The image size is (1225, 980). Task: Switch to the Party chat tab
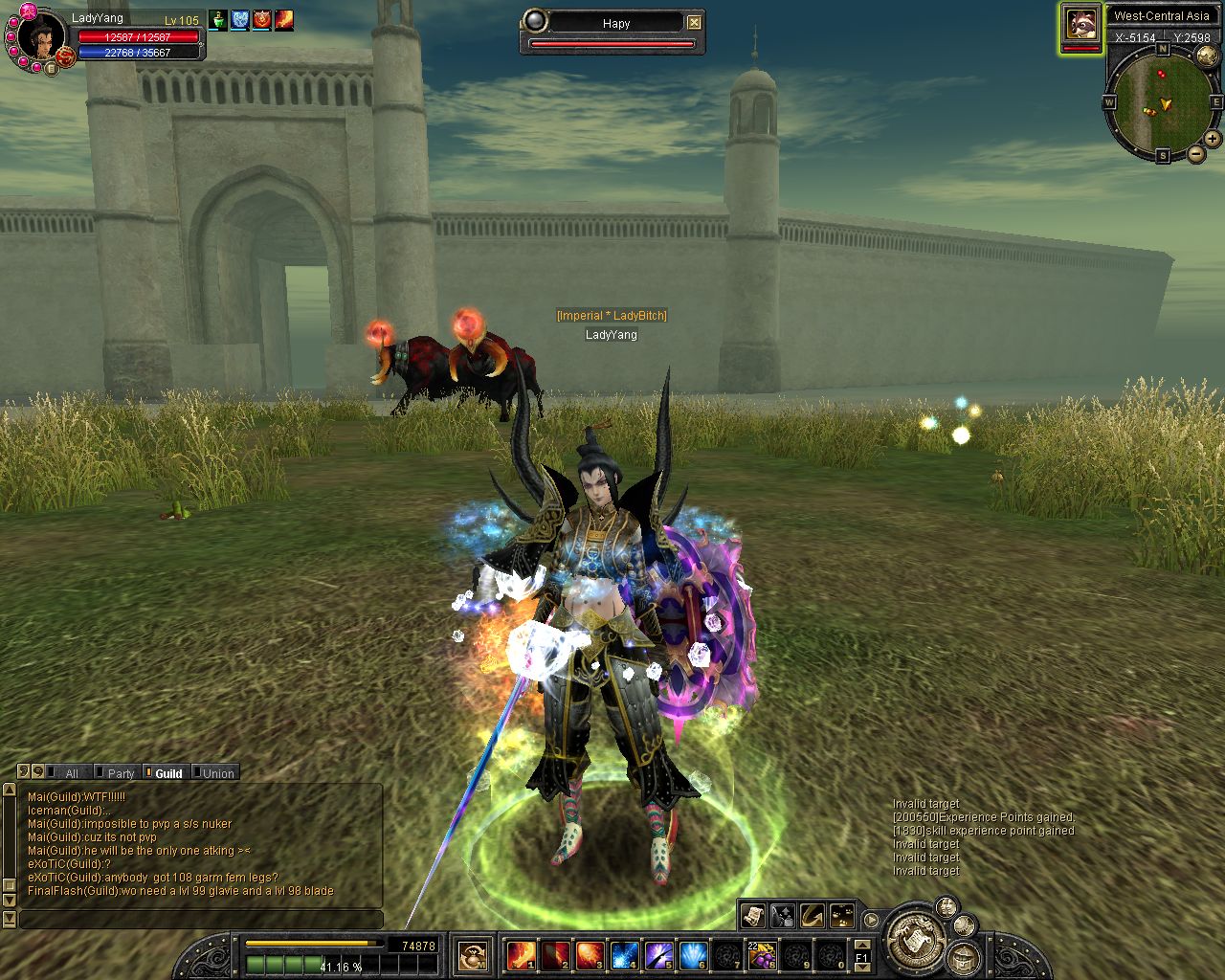(x=121, y=773)
